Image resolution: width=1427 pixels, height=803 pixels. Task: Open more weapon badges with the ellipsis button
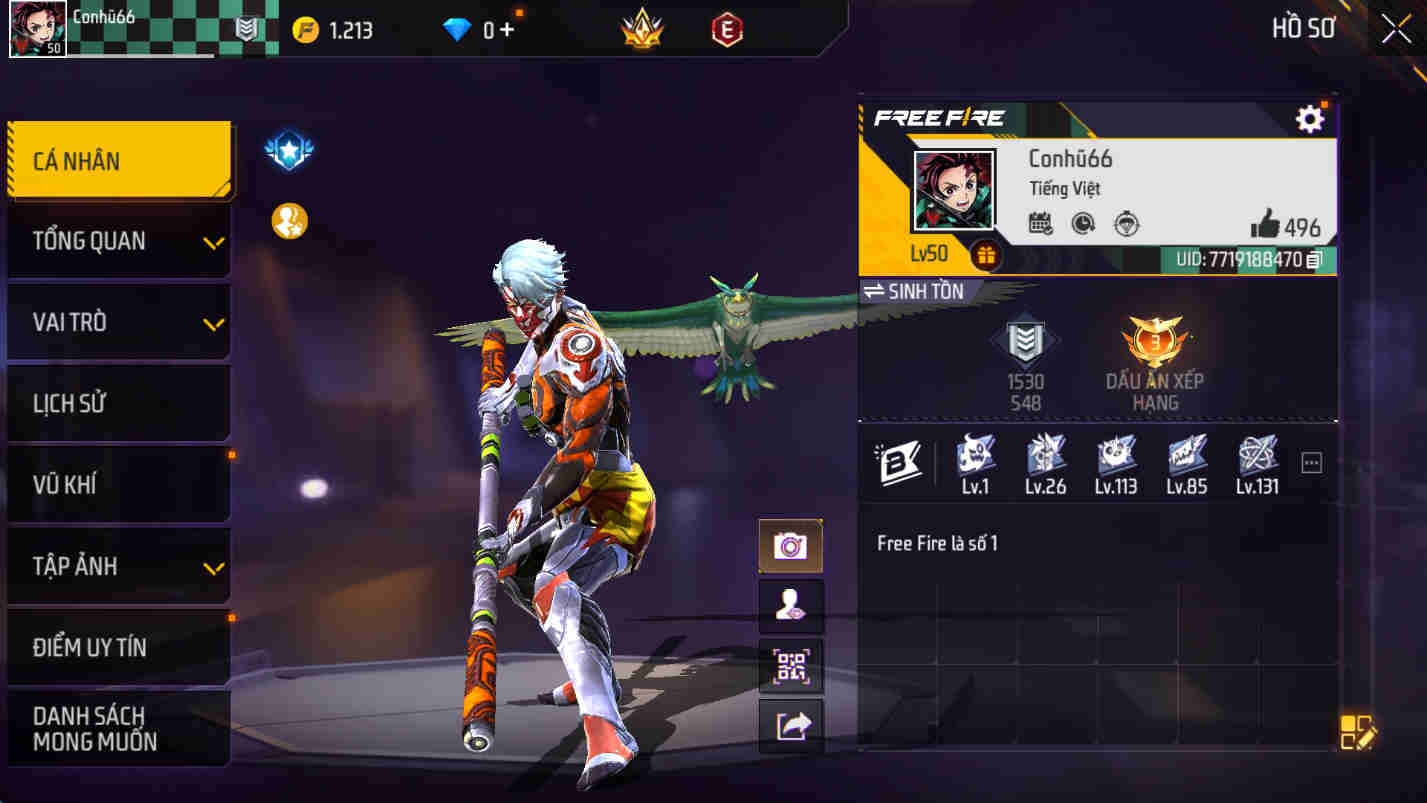[1310, 461]
